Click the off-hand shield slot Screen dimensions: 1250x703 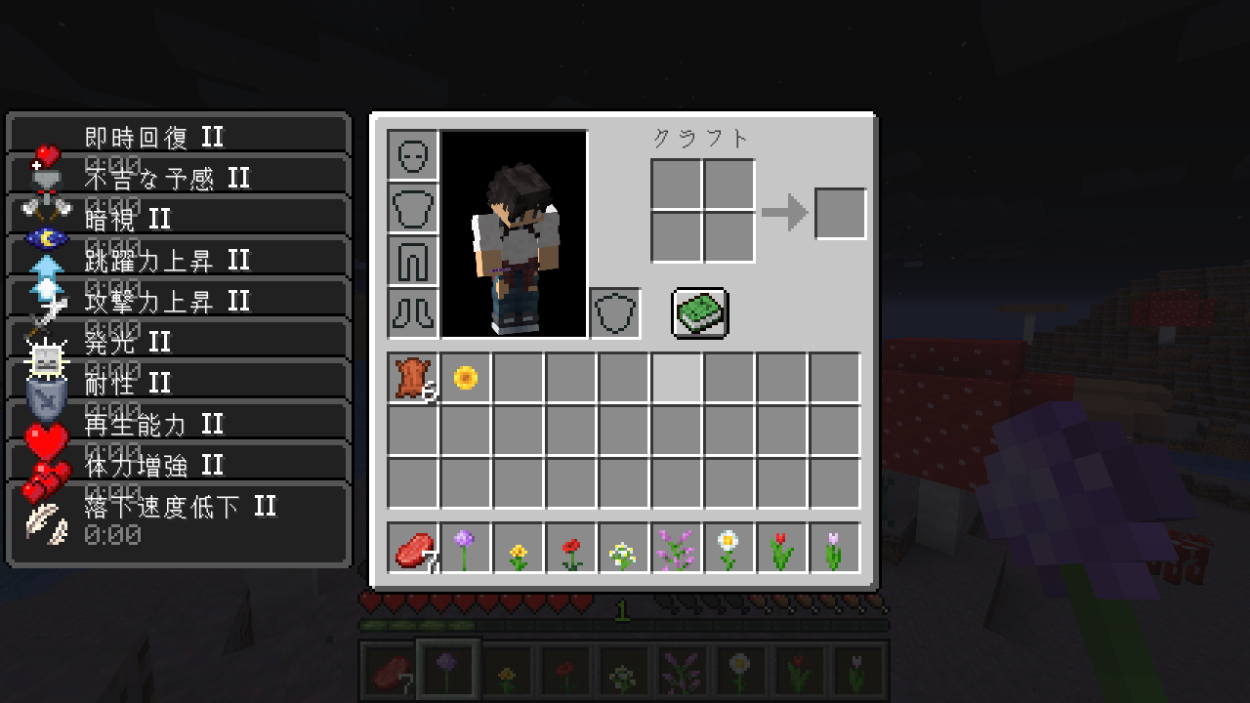click(615, 313)
